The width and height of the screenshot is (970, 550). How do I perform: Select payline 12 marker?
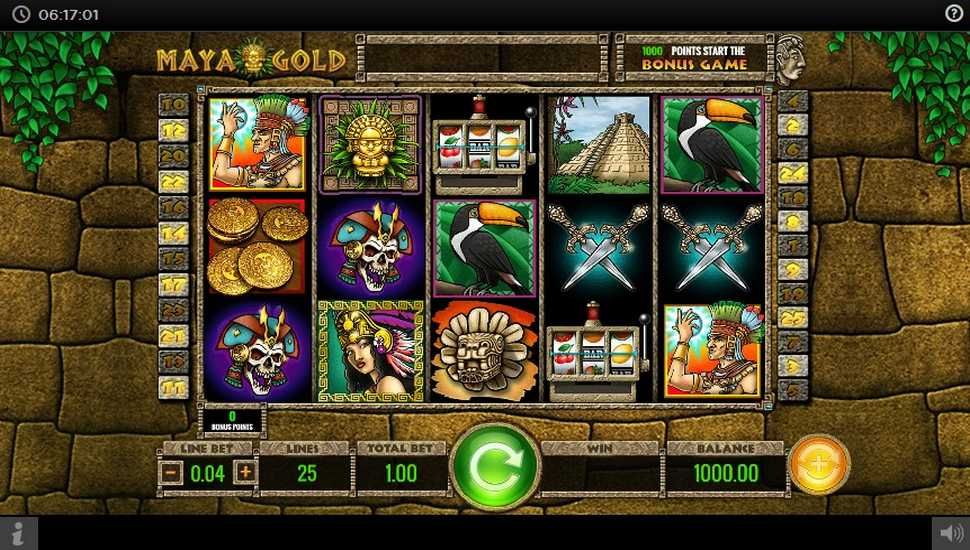tap(173, 130)
